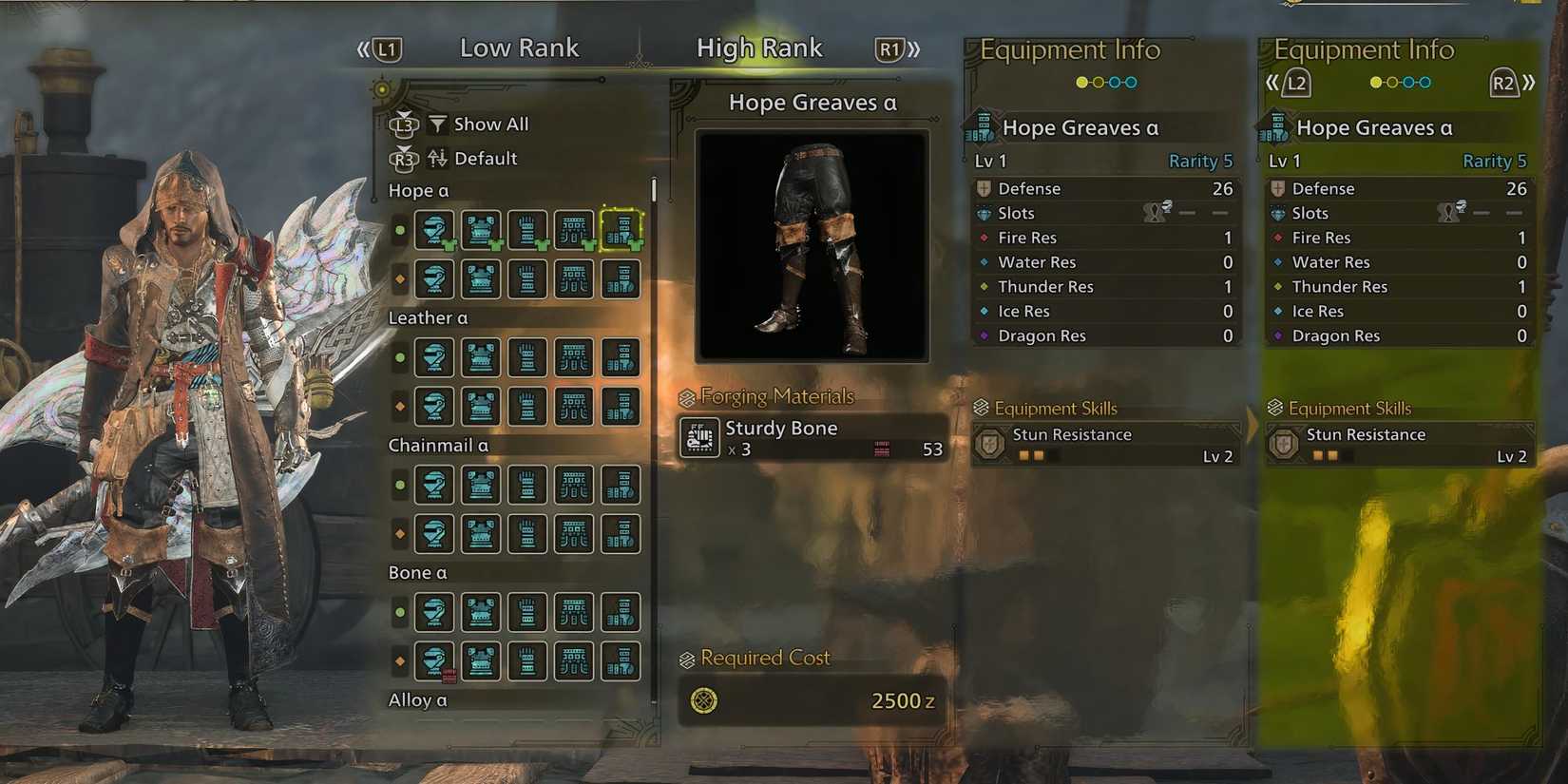Select the Leather α greaves icon
The width and height of the screenshot is (1568, 784).
[621, 357]
